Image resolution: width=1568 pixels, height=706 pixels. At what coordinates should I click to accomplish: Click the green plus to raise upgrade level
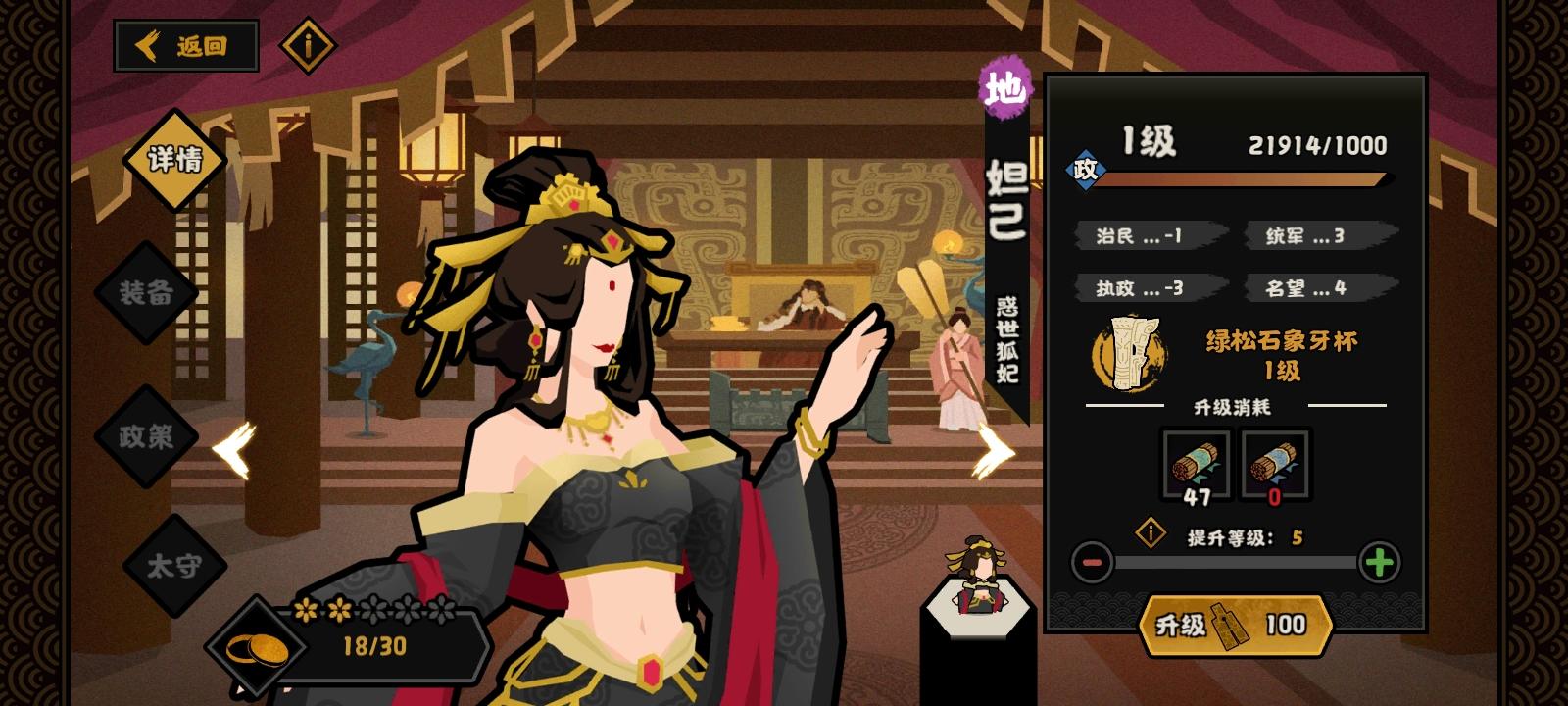click(1379, 561)
